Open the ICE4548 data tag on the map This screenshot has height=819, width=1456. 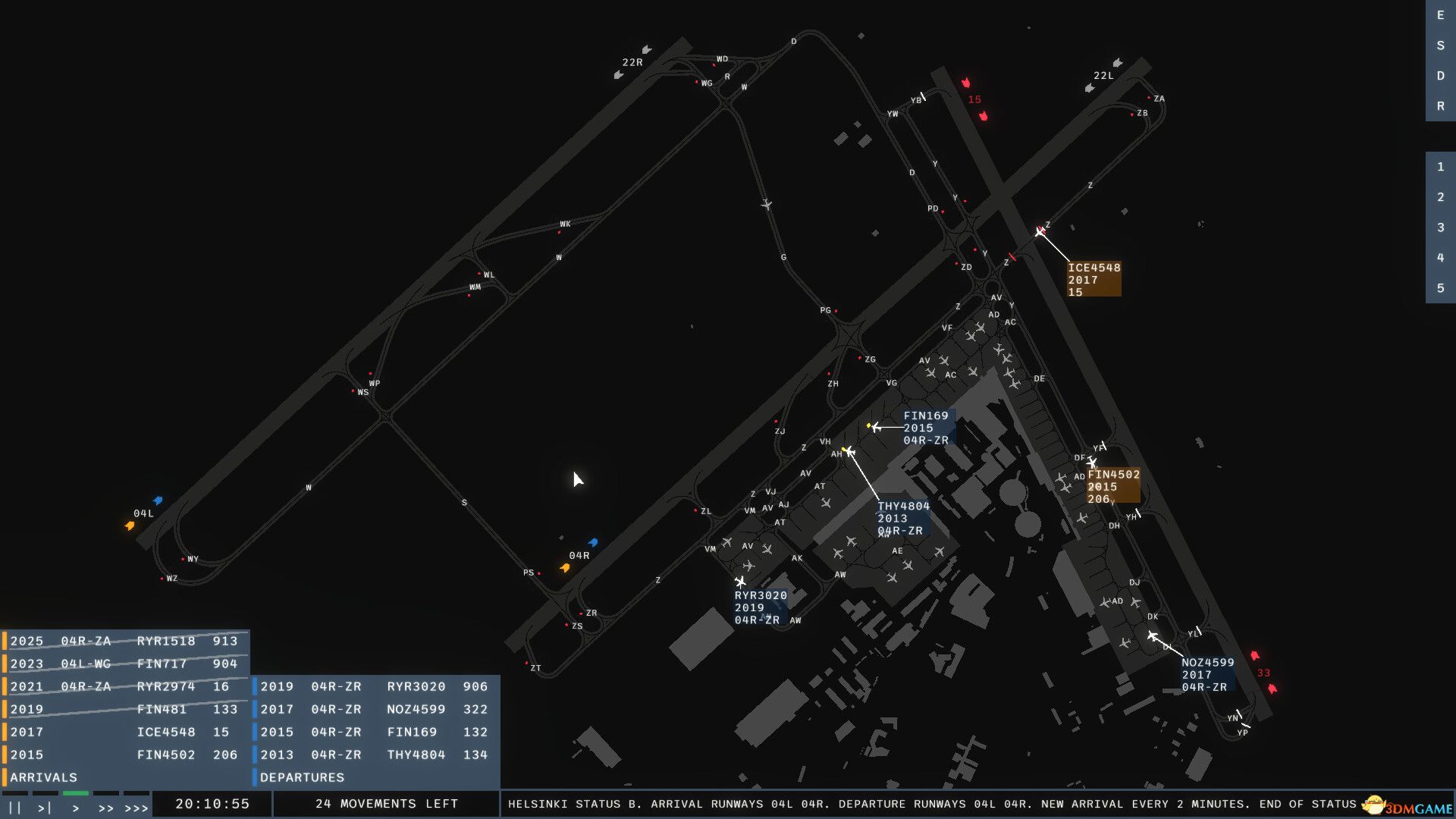pos(1094,279)
